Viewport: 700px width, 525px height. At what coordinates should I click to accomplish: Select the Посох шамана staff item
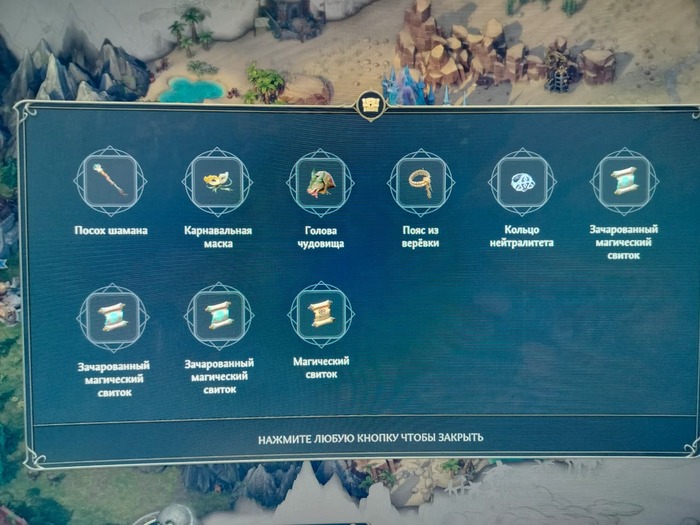click(x=111, y=181)
